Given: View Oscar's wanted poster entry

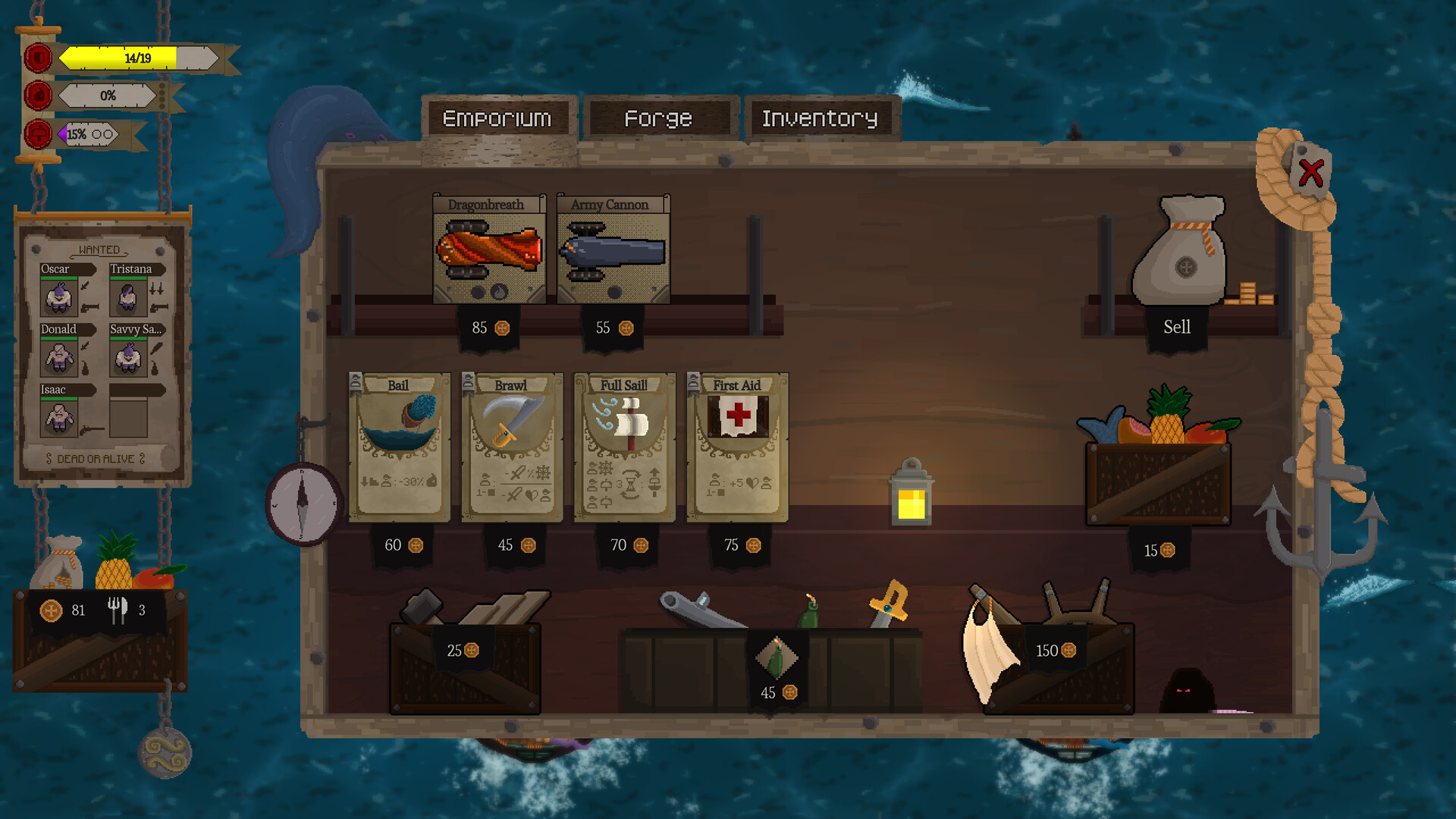Looking at the screenshot, I should click(x=59, y=296).
